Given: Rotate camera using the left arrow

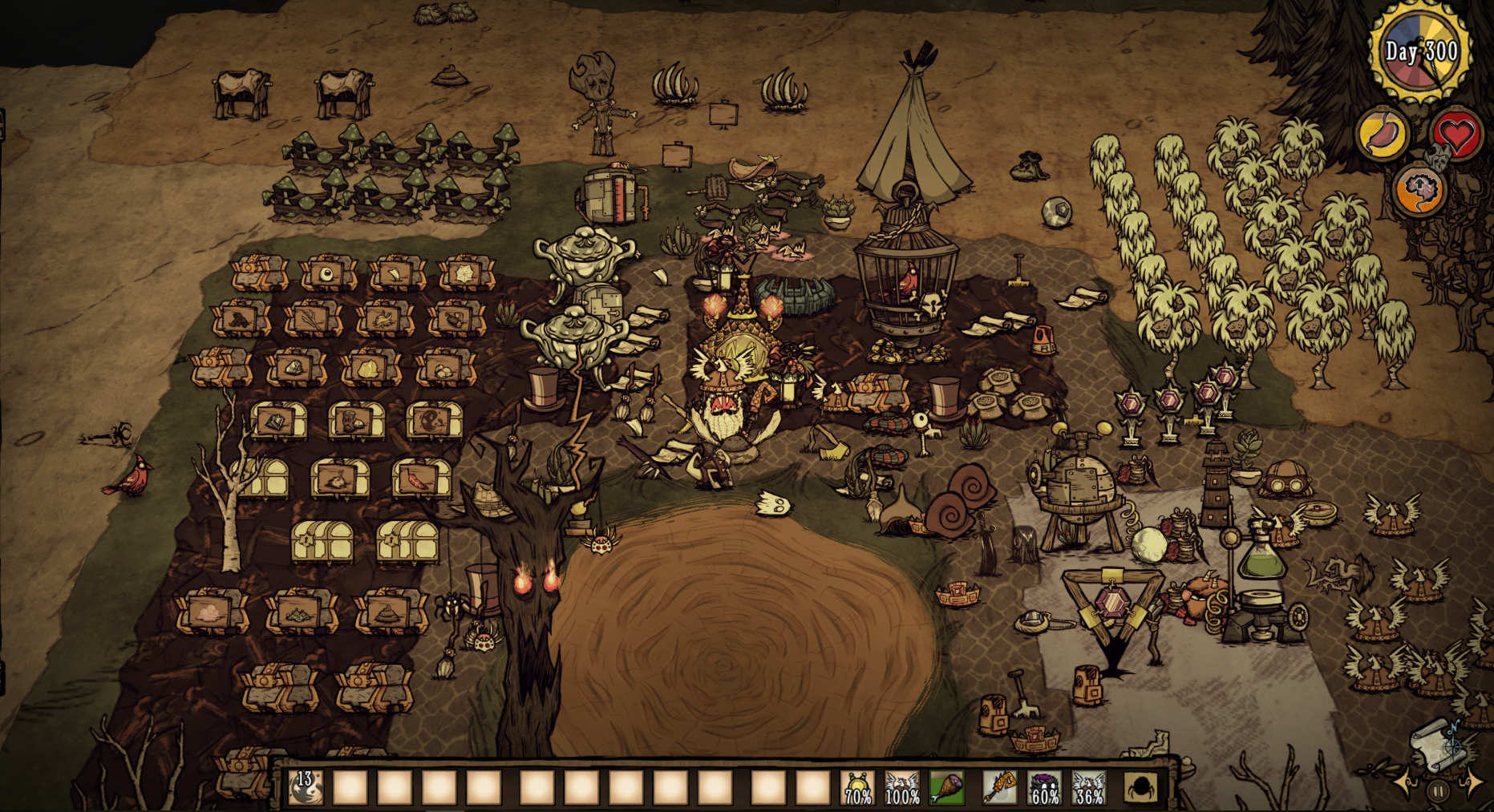Looking at the screenshot, I should pyautogui.click(x=1406, y=783).
